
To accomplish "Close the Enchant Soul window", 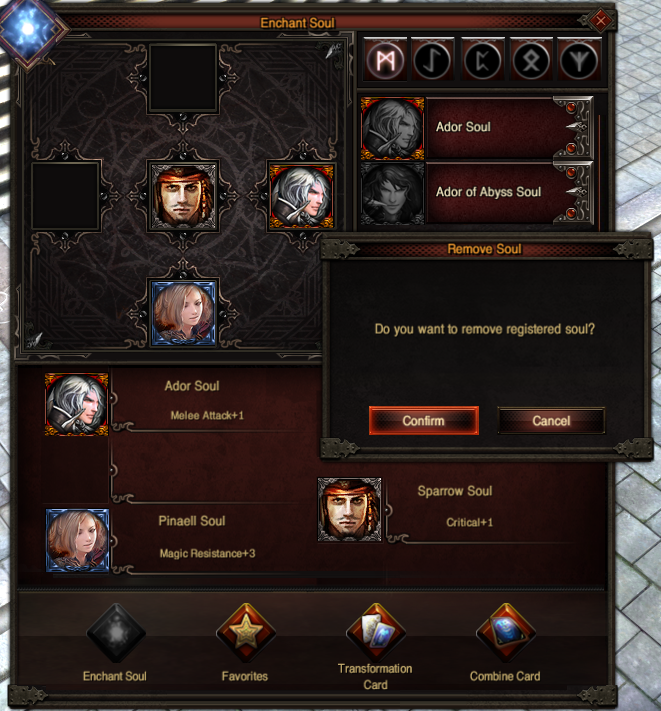I will click(600, 20).
